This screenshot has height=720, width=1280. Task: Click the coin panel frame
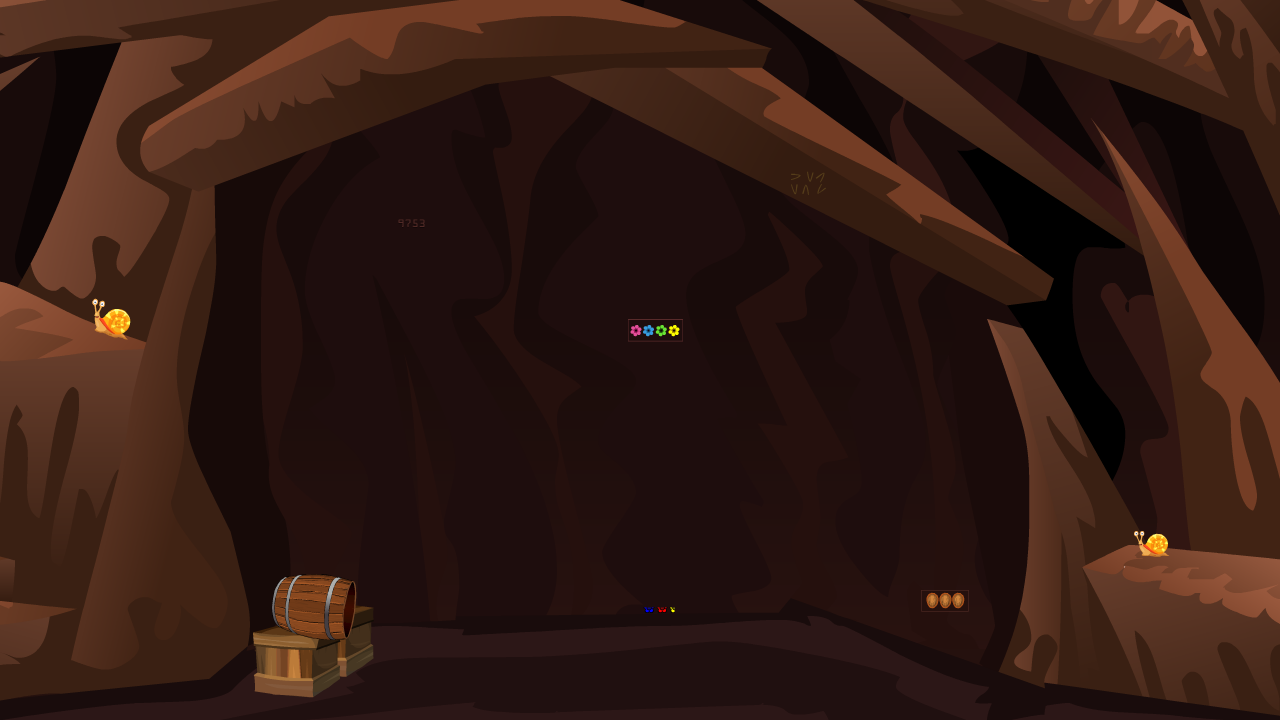(945, 589)
